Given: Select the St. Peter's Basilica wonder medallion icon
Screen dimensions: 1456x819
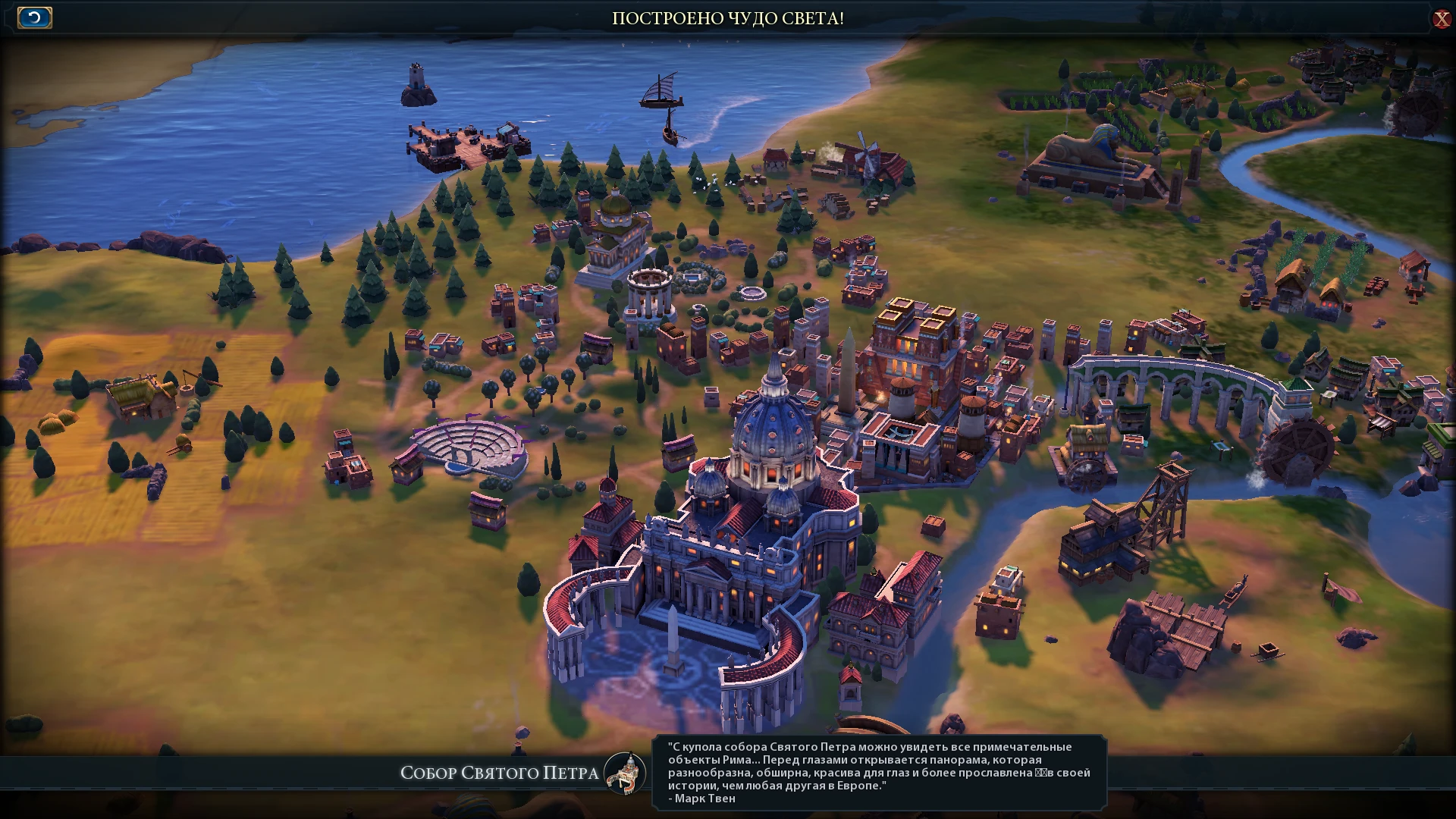Looking at the screenshot, I should click(x=623, y=775).
